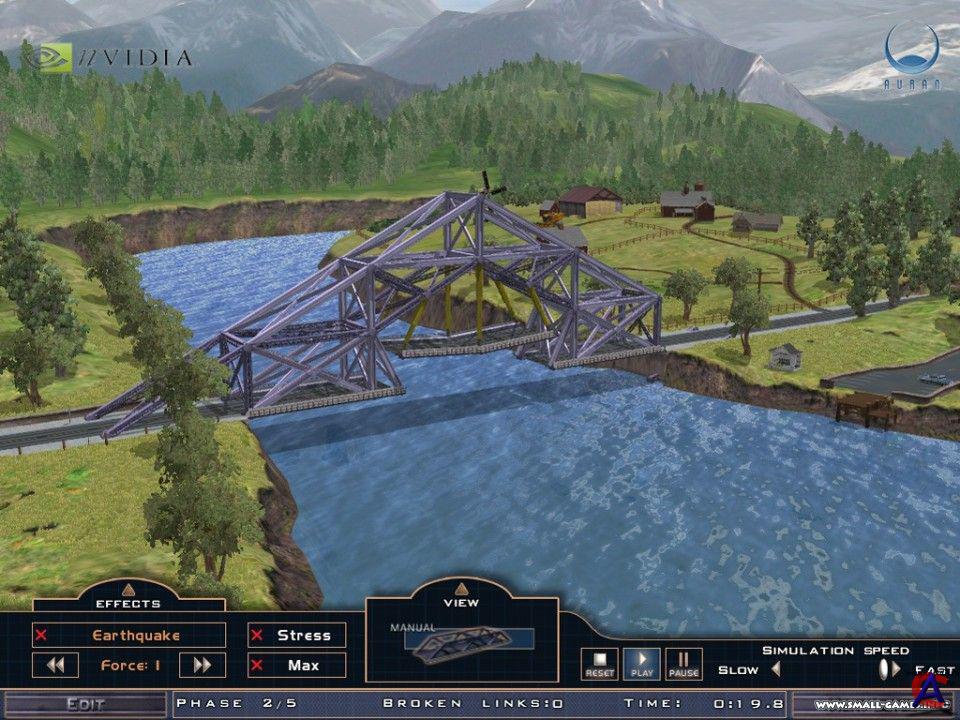Select the manual bridge camera view
Screen dimensions: 960x720
pos(461,640)
